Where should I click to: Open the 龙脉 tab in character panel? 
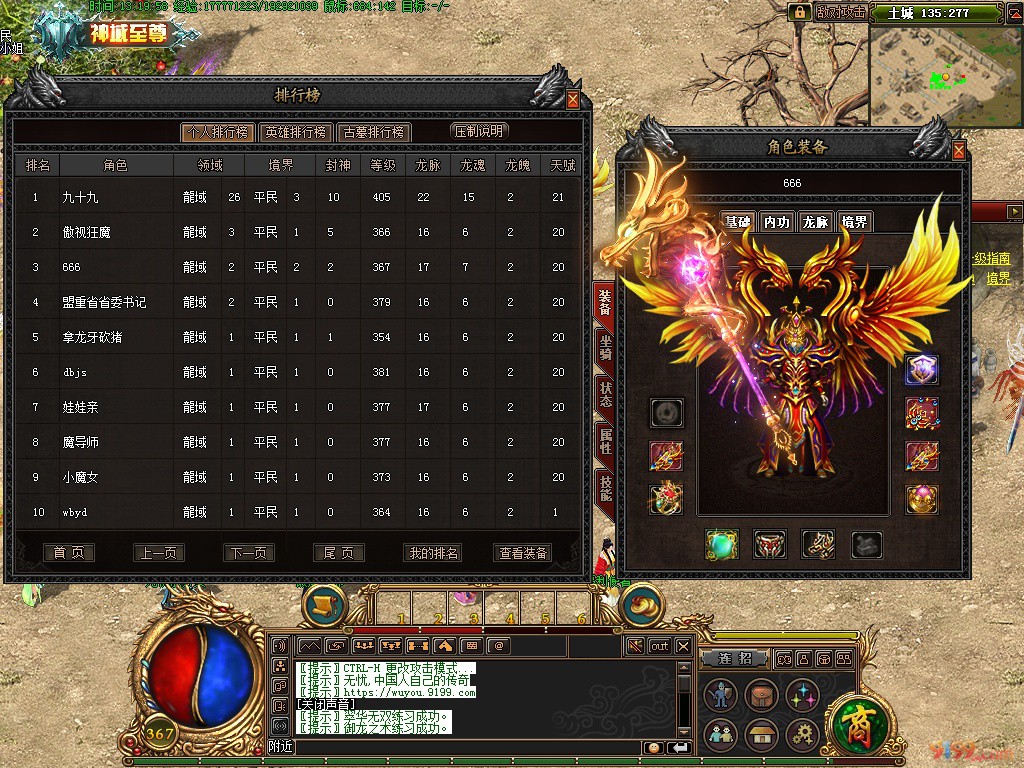point(815,222)
